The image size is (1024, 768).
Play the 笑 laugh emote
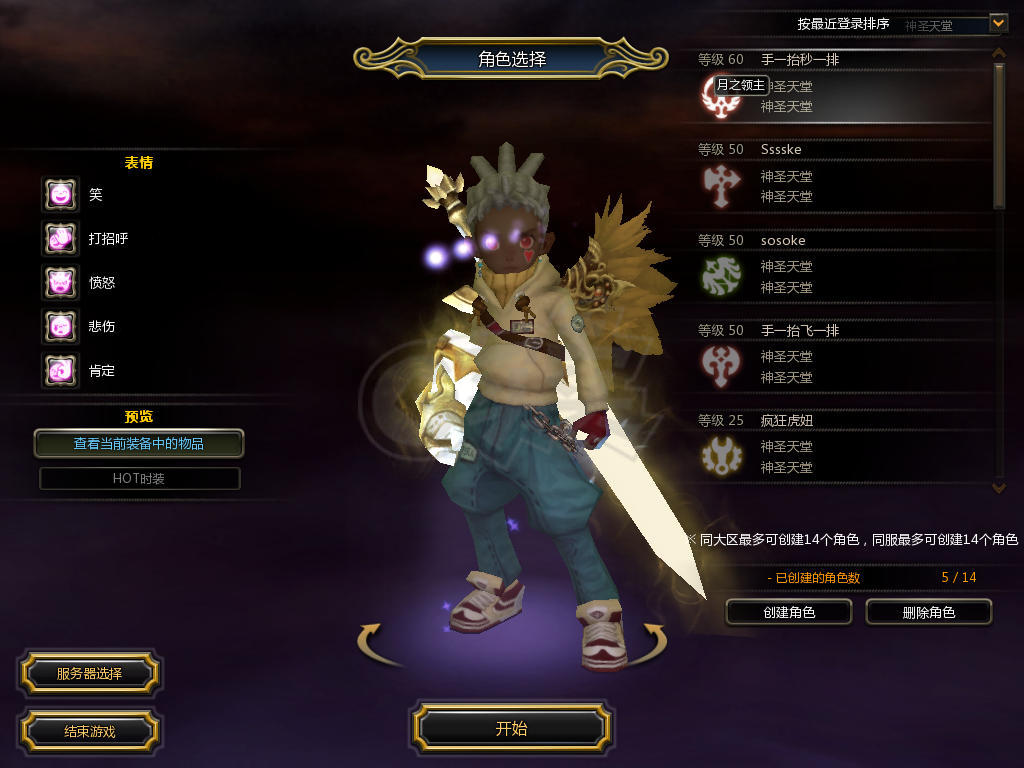60,195
